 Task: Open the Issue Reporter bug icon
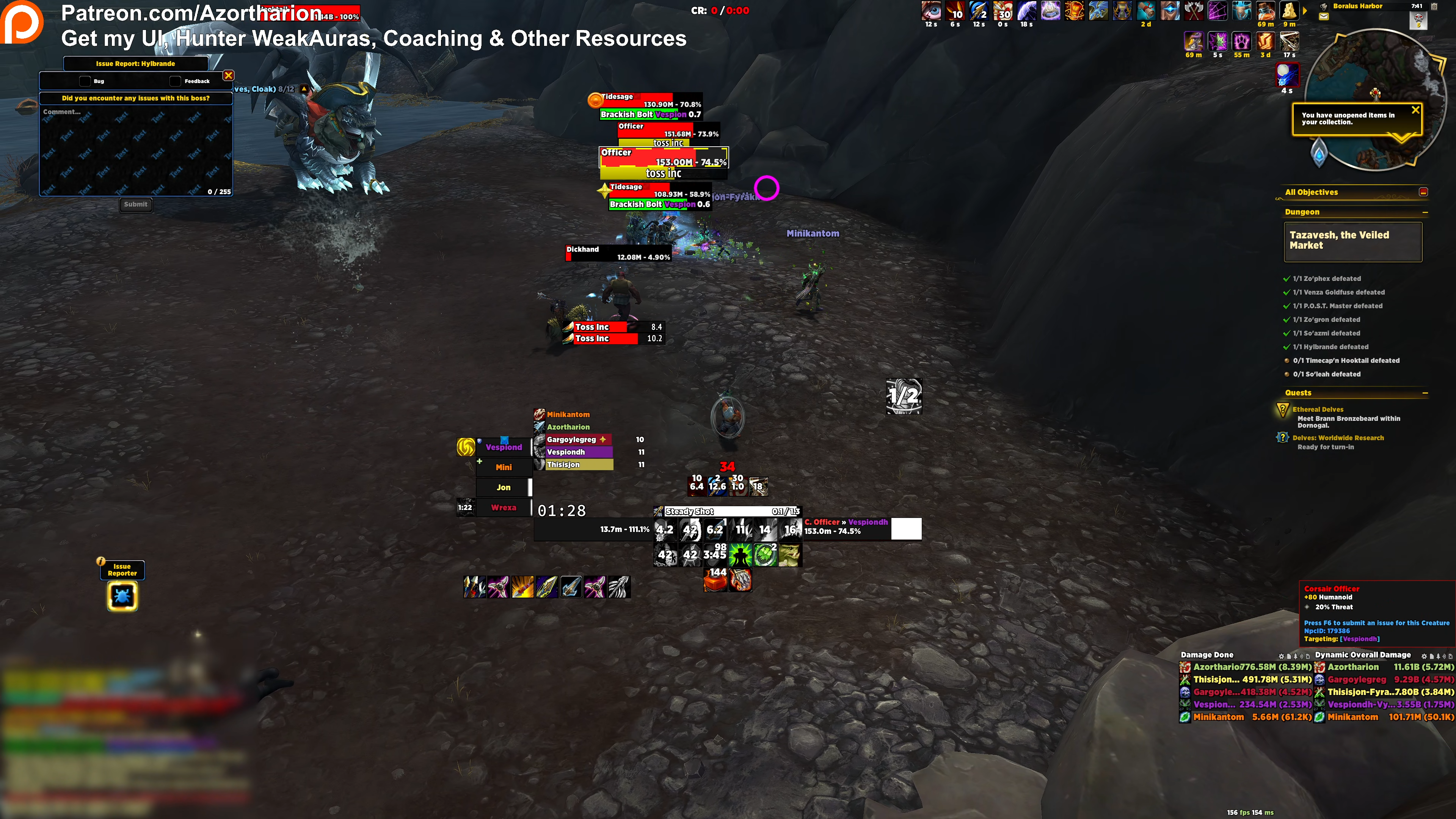pyautogui.click(x=122, y=596)
